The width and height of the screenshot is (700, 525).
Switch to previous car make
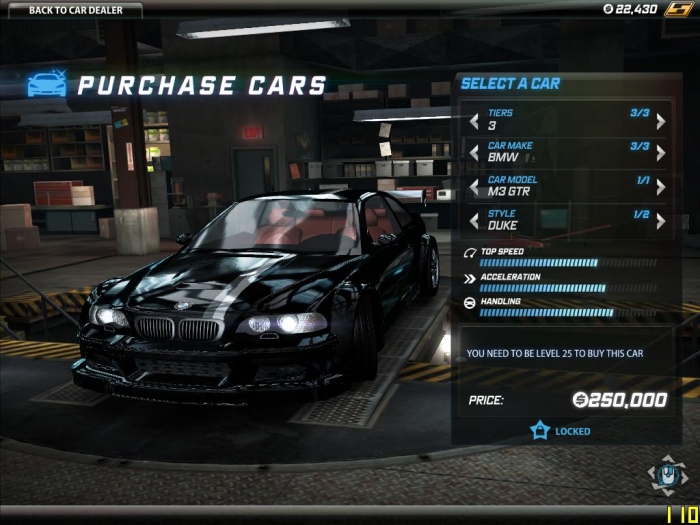[474, 154]
